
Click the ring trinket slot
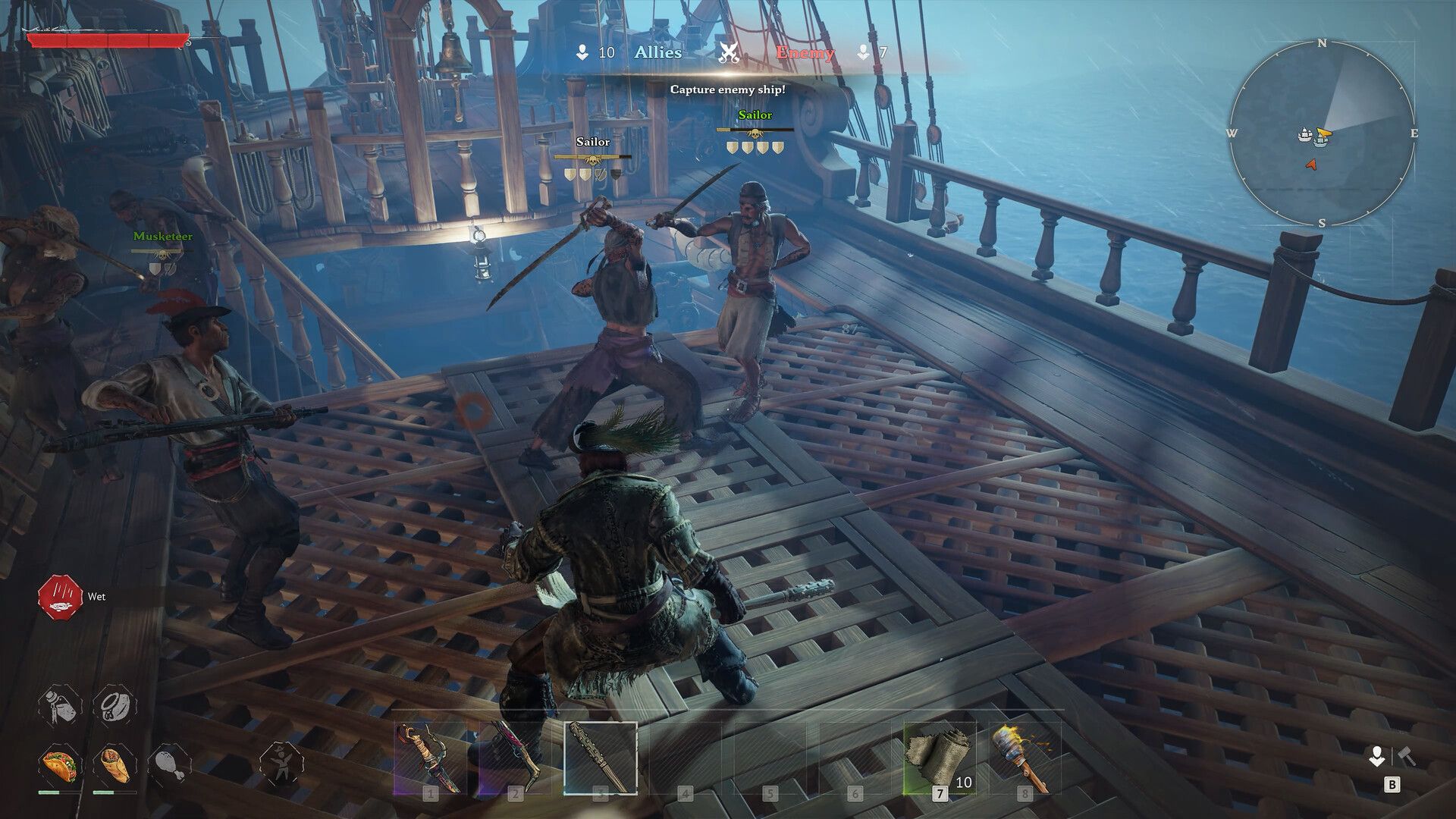pos(115,705)
